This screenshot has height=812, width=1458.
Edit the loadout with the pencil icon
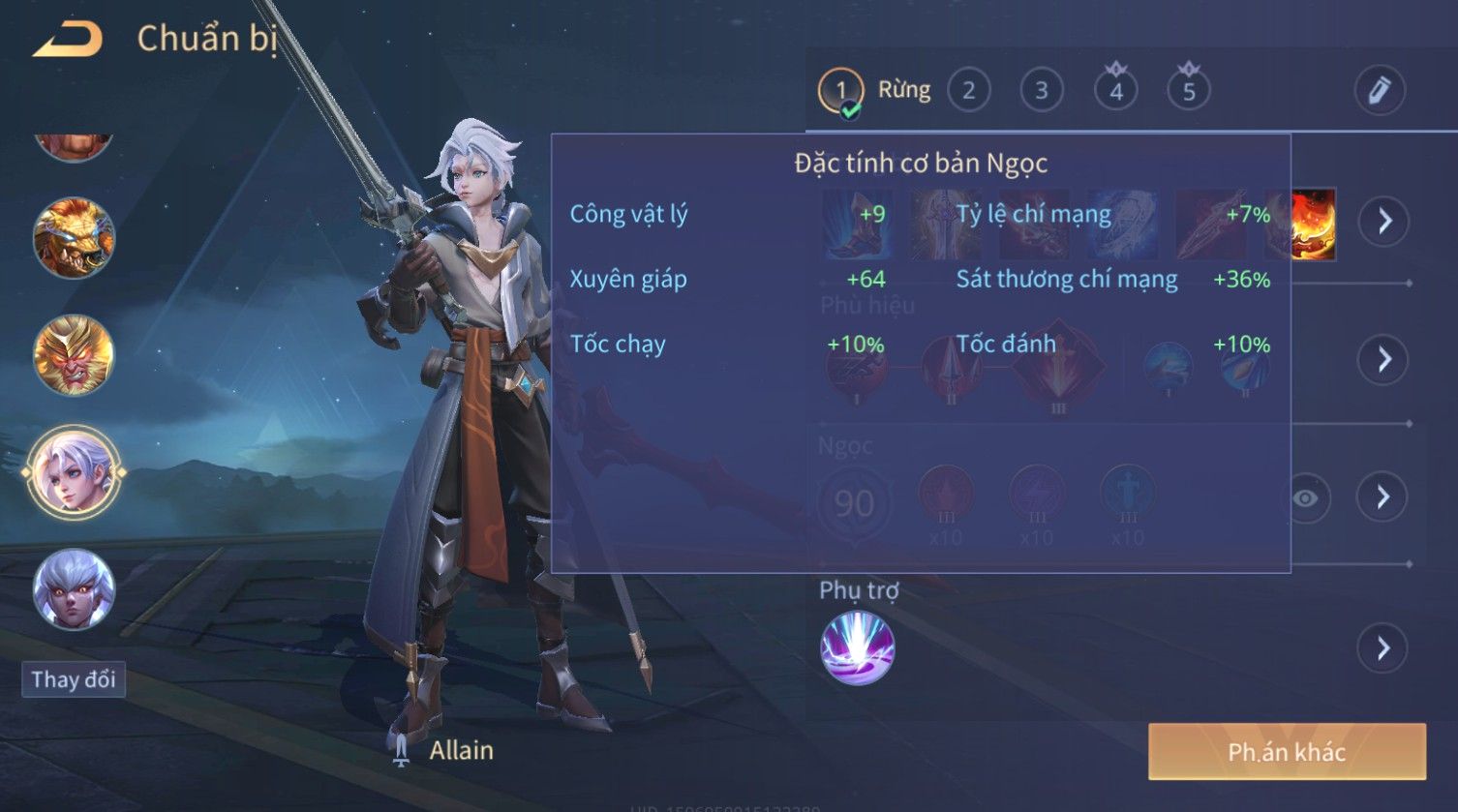[1379, 90]
